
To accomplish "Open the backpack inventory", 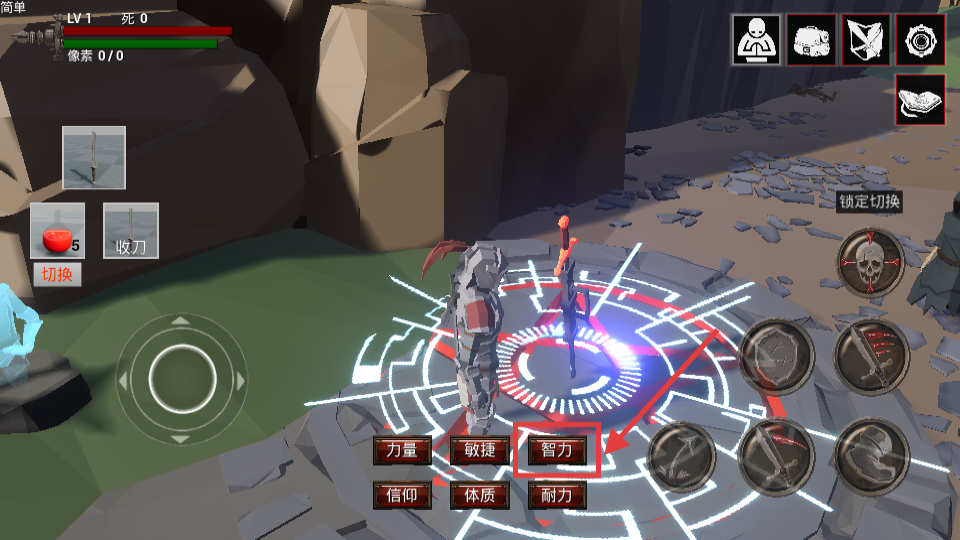I will (x=811, y=40).
